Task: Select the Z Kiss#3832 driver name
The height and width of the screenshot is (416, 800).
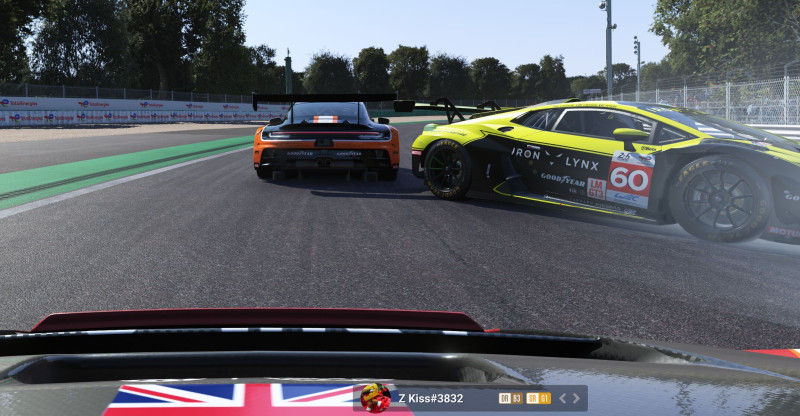Action: pyautogui.click(x=431, y=398)
